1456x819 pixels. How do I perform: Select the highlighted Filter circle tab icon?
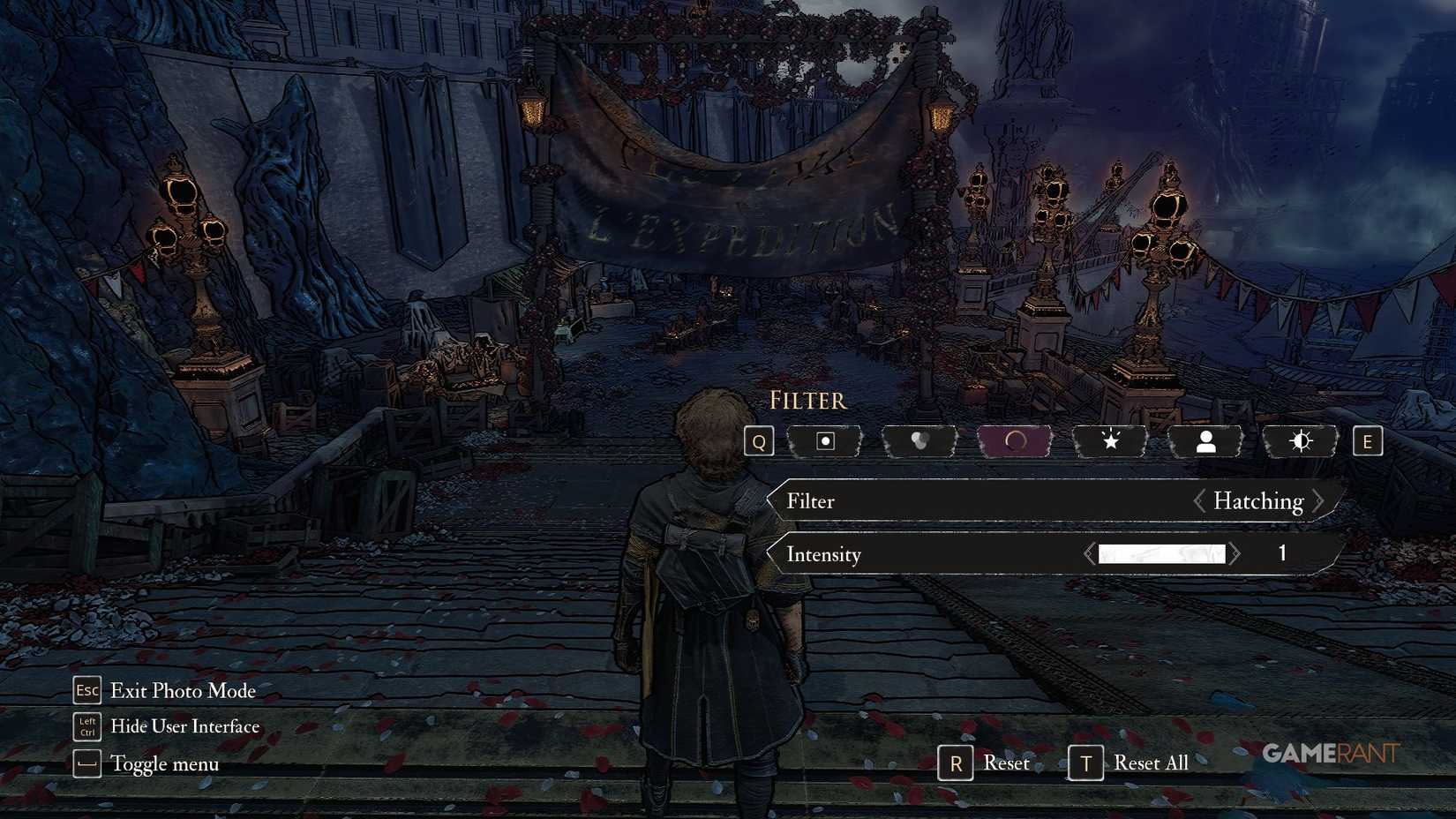1013,440
